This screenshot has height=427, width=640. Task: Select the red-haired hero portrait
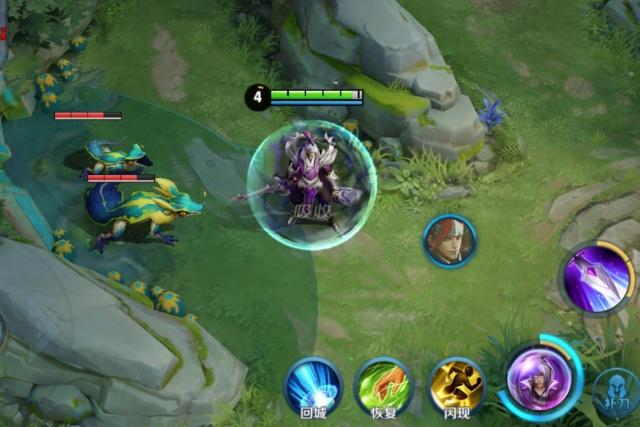point(450,241)
